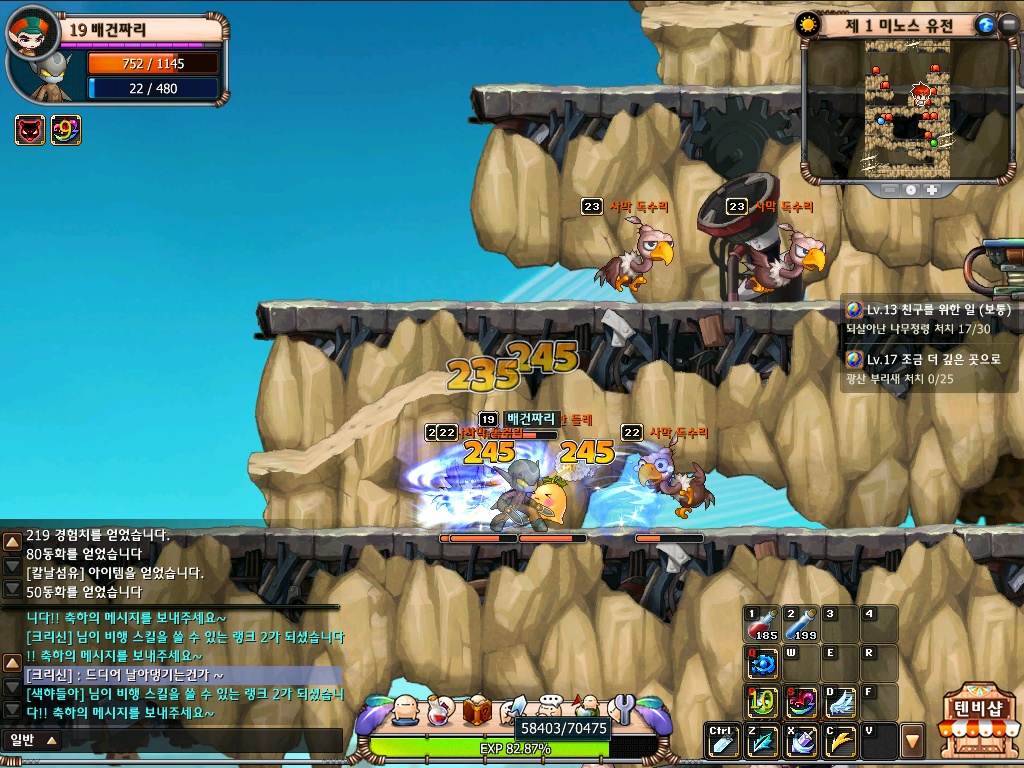Open the wrench settings menu icon
1024x768 pixels.
pyautogui.click(x=622, y=708)
